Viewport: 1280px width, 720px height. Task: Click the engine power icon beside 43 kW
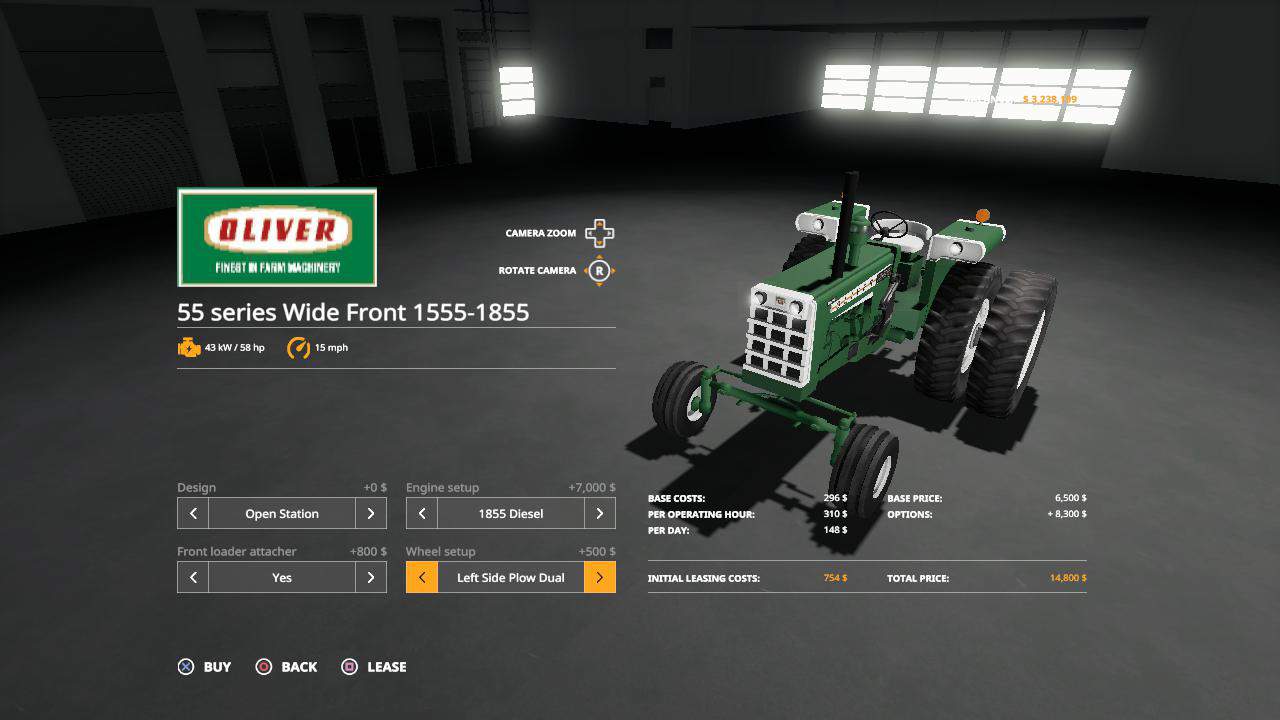coord(189,347)
